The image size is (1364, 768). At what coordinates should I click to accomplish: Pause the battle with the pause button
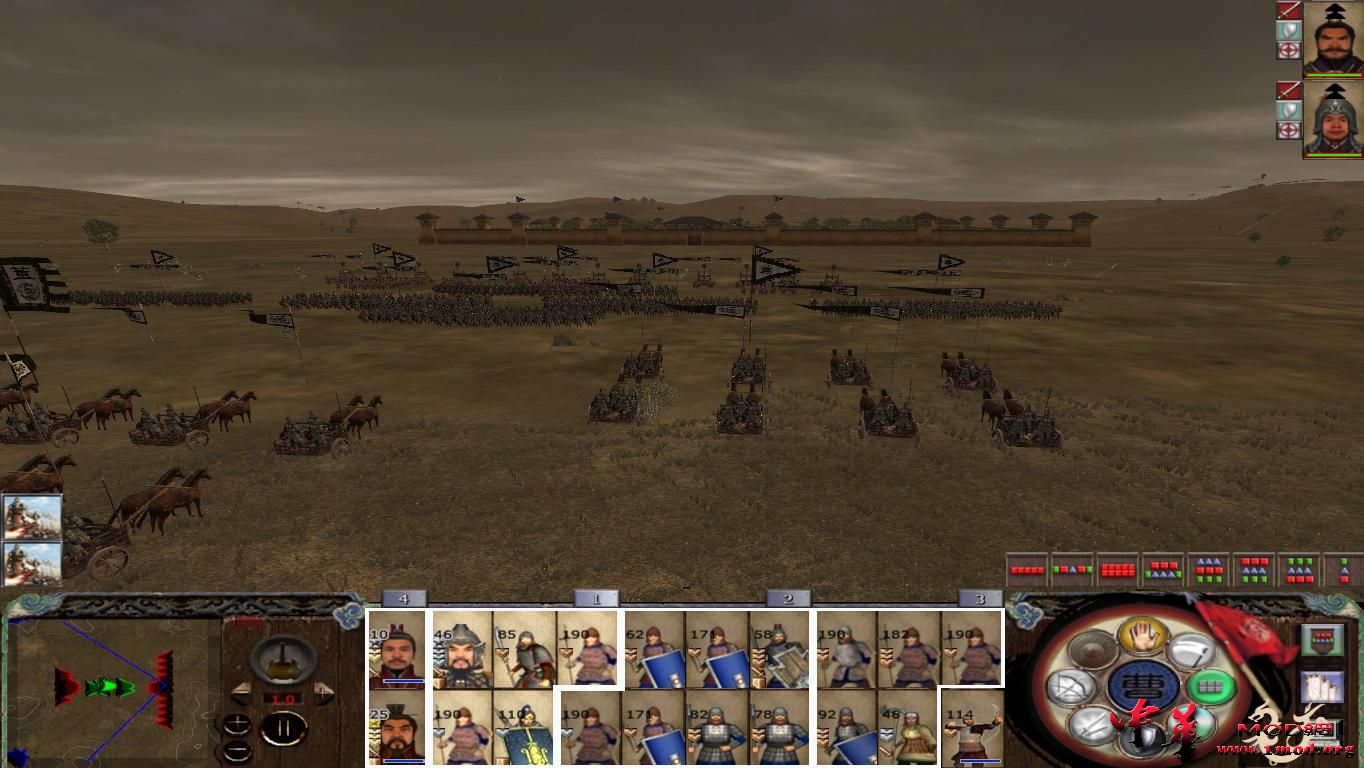pyautogui.click(x=283, y=729)
